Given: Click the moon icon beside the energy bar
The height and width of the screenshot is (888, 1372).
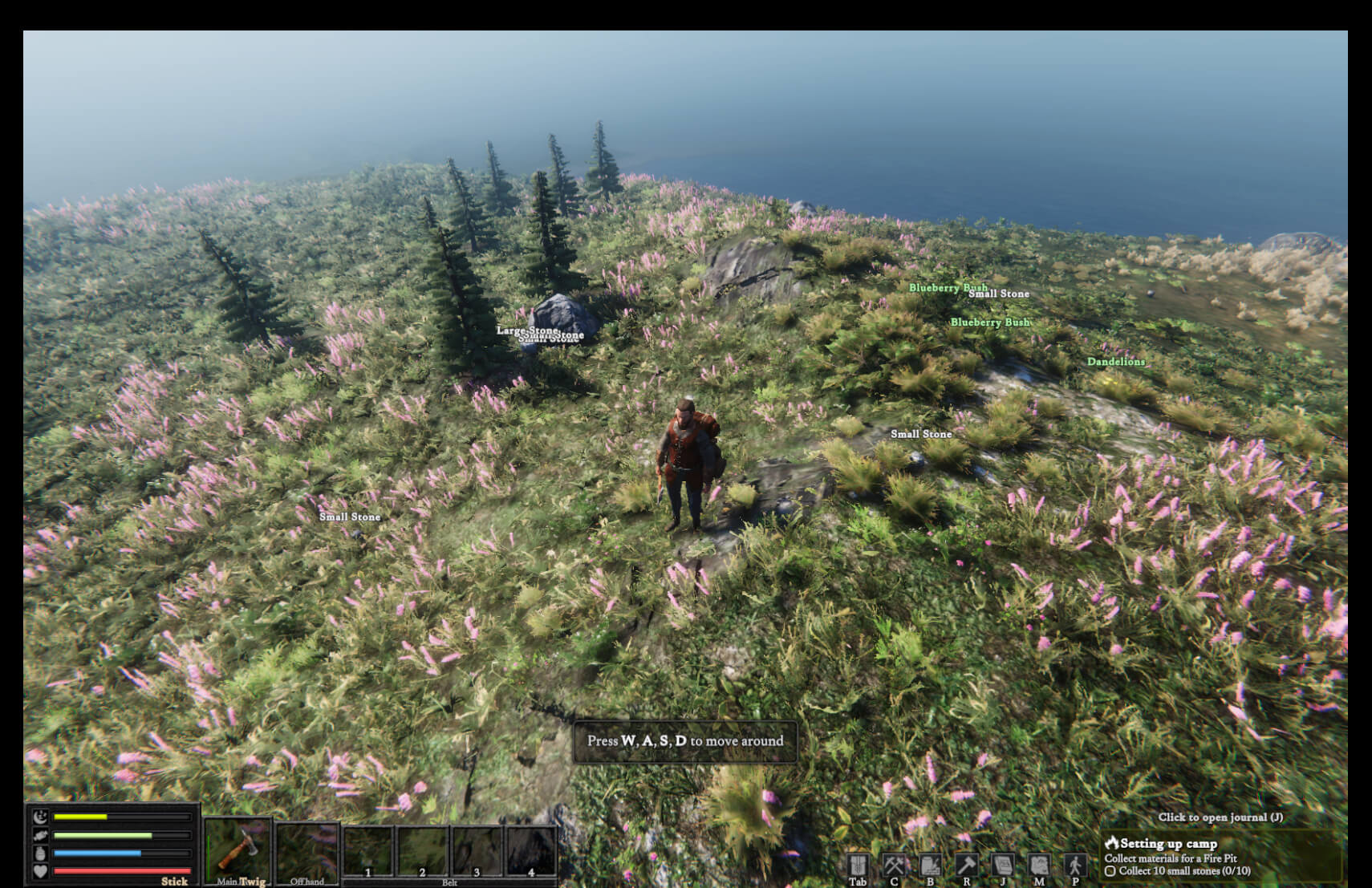Looking at the screenshot, I should point(39,817).
